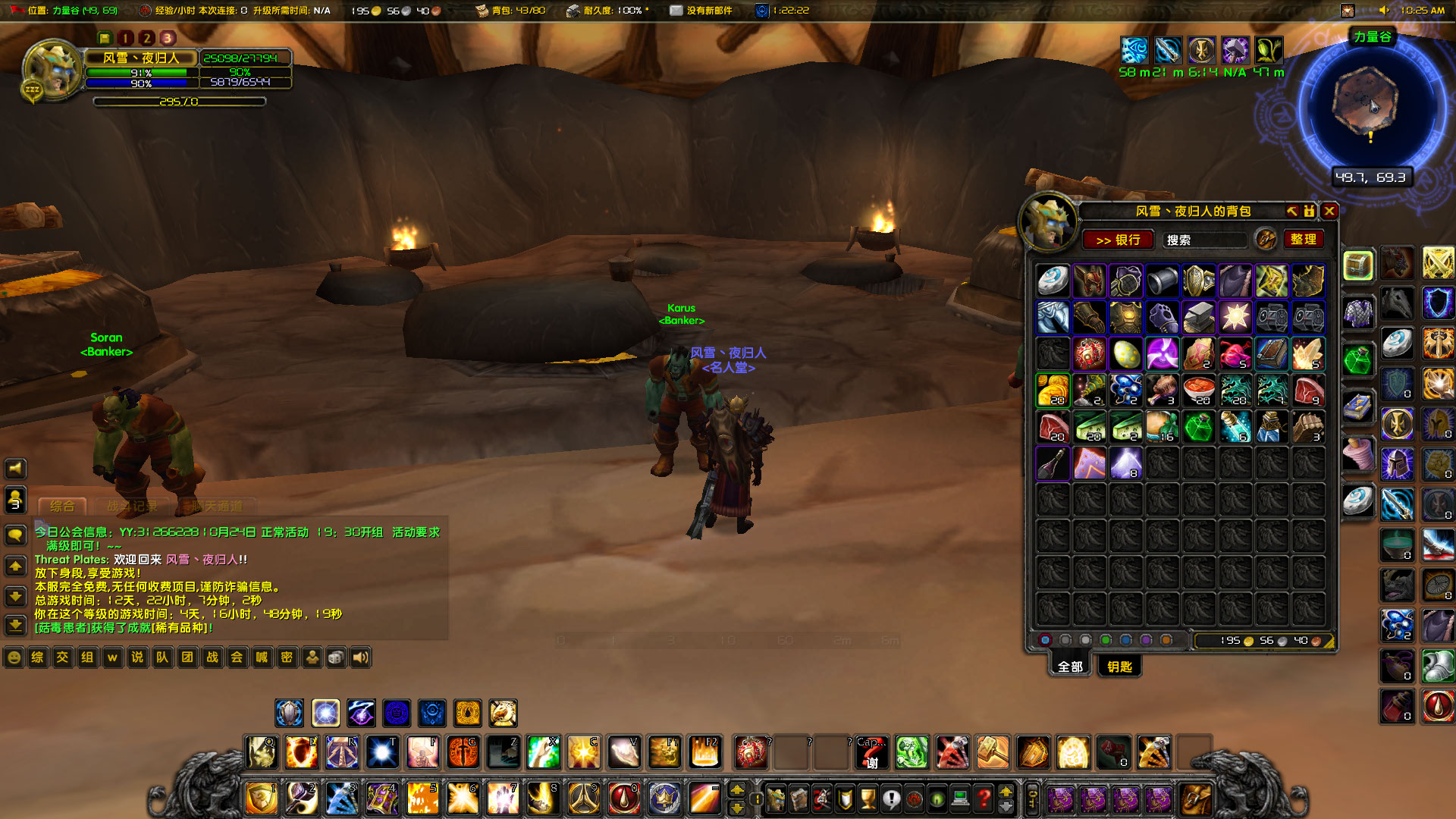Click the dice roll icon near chat buttons
This screenshot has width=1456, height=819.
coord(336,657)
